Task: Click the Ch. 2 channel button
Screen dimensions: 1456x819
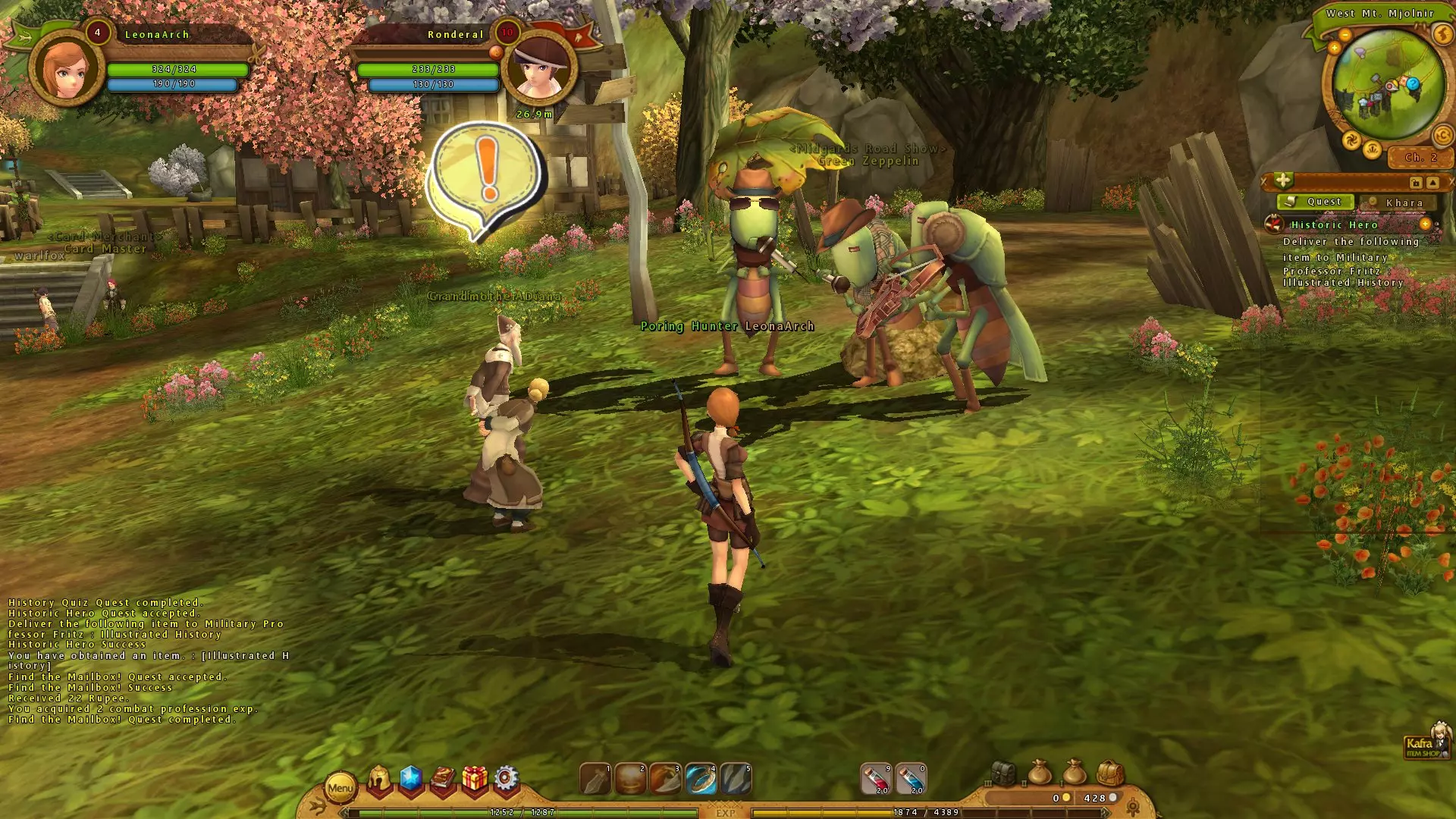Action: [x=1420, y=158]
